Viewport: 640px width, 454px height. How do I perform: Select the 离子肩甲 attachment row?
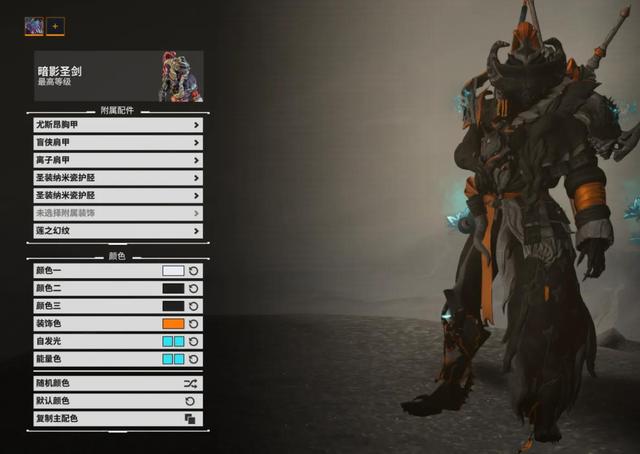[x=117, y=160]
